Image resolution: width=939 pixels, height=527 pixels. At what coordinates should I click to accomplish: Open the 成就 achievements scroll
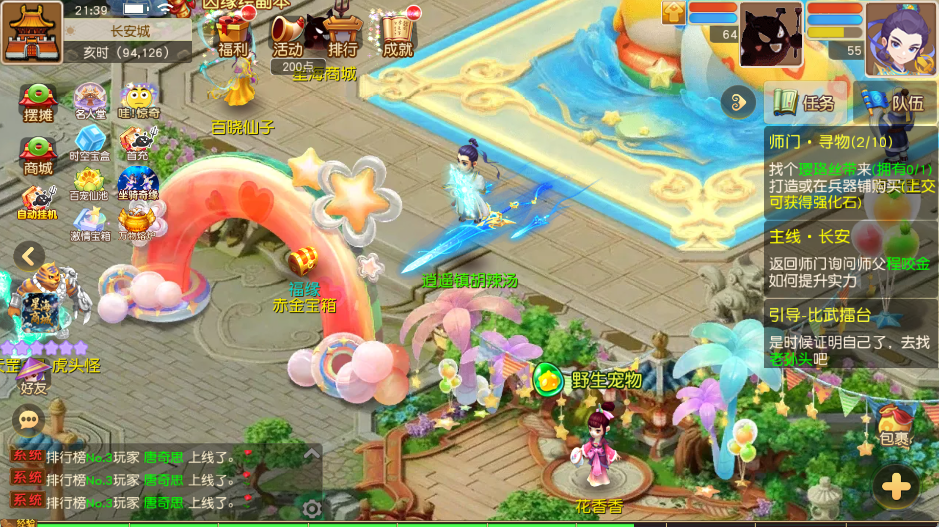point(397,37)
